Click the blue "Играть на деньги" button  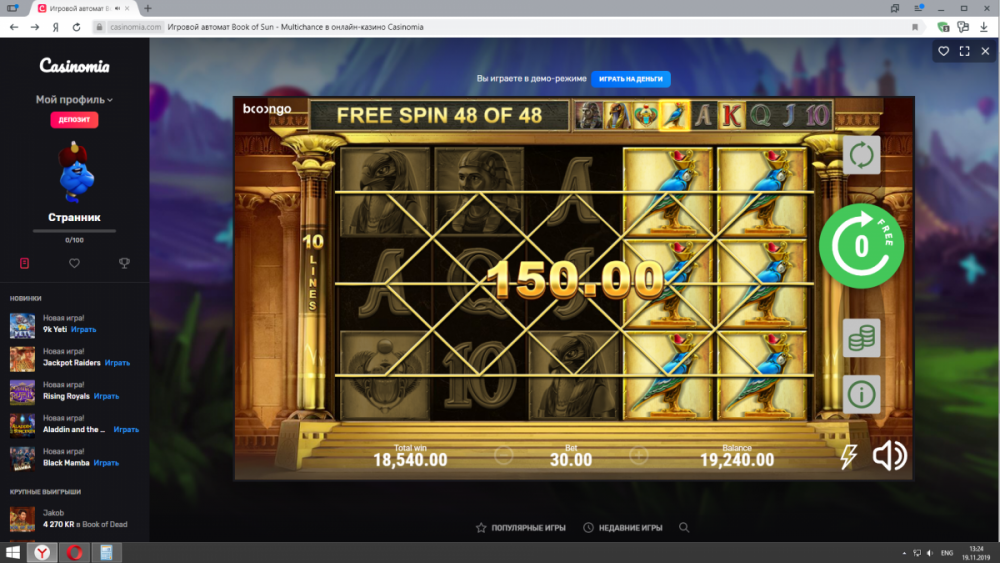pyautogui.click(x=630, y=79)
